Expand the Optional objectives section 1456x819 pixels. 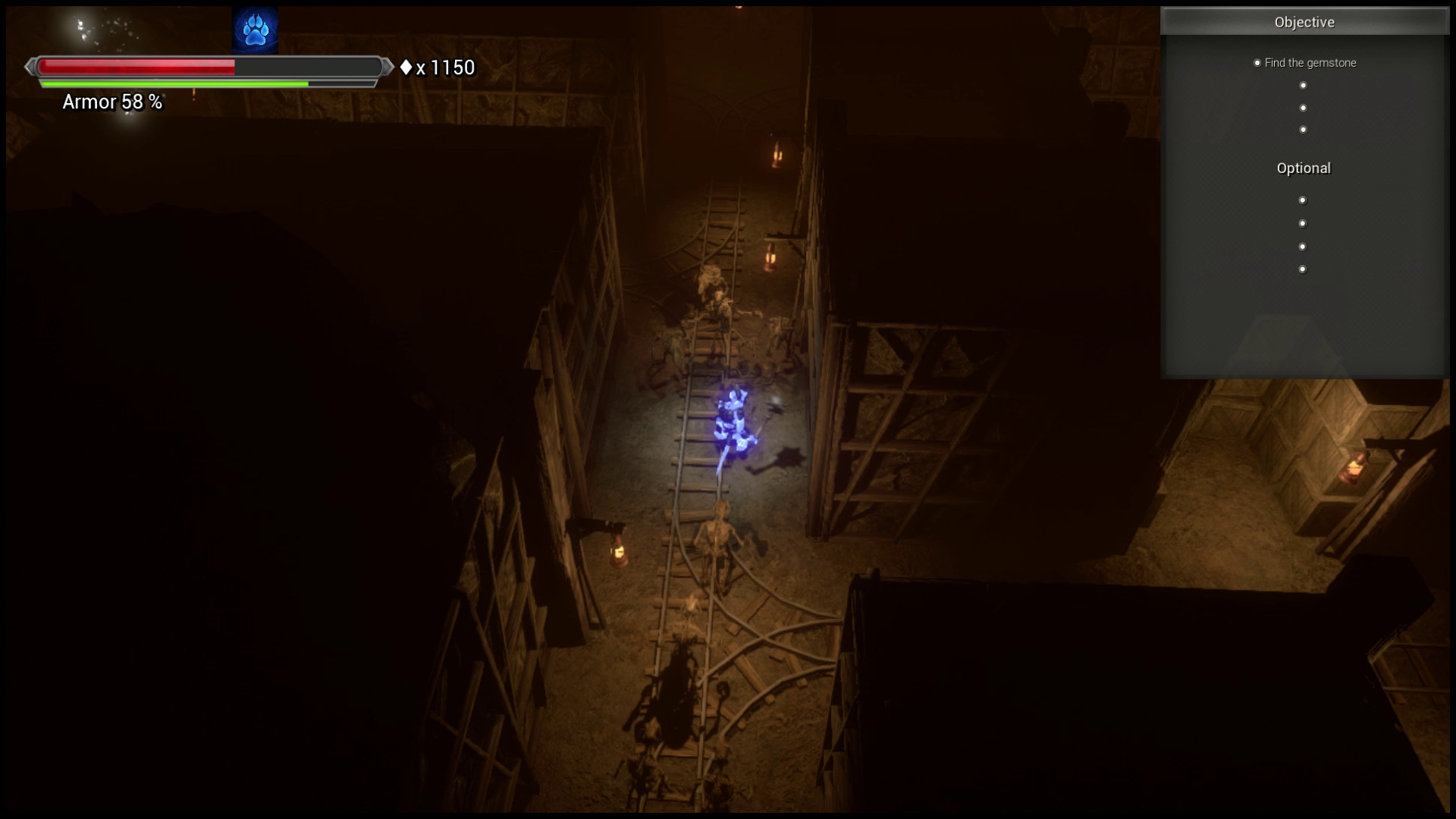[1303, 168]
